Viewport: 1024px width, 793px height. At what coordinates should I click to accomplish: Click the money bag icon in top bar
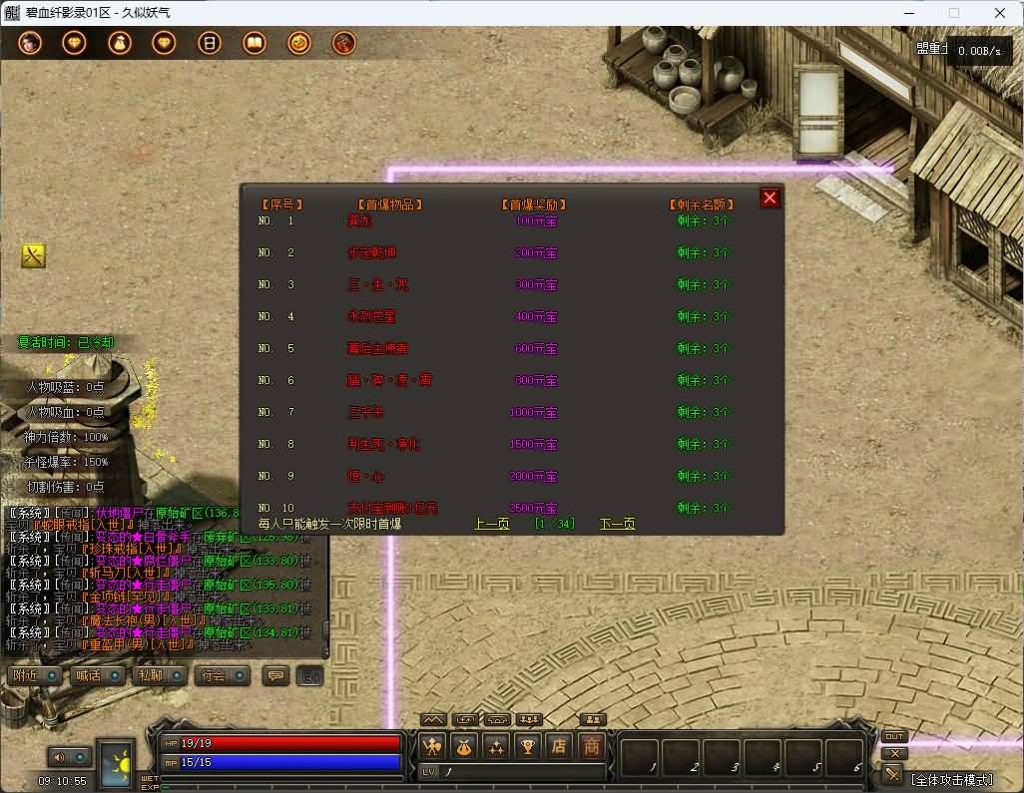coord(120,43)
